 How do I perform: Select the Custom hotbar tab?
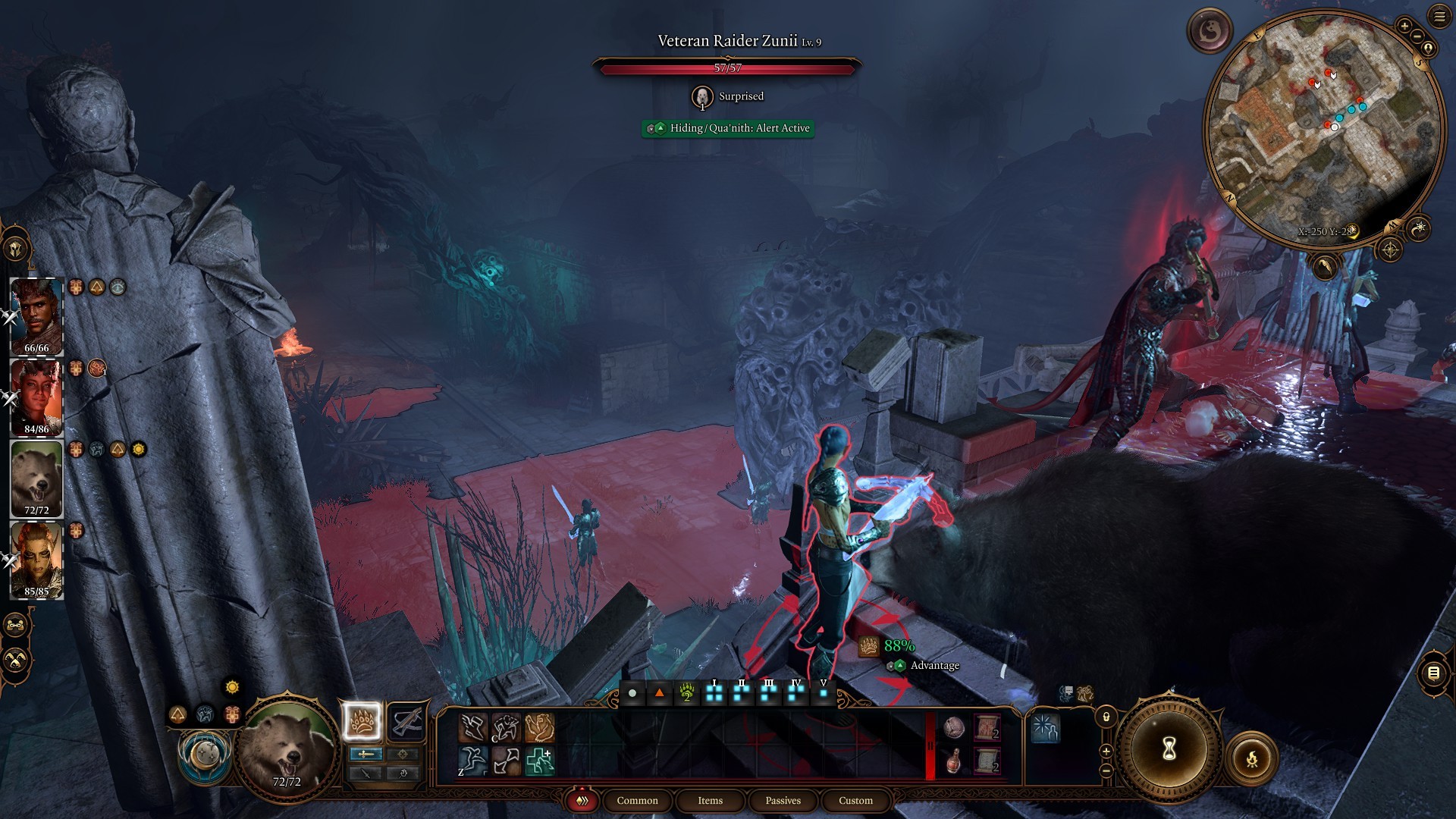(x=855, y=800)
